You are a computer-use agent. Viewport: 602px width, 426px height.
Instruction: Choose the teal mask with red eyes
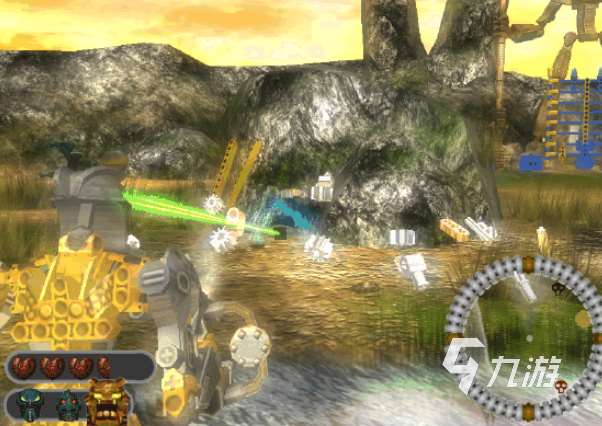pyautogui.click(x=66, y=404)
